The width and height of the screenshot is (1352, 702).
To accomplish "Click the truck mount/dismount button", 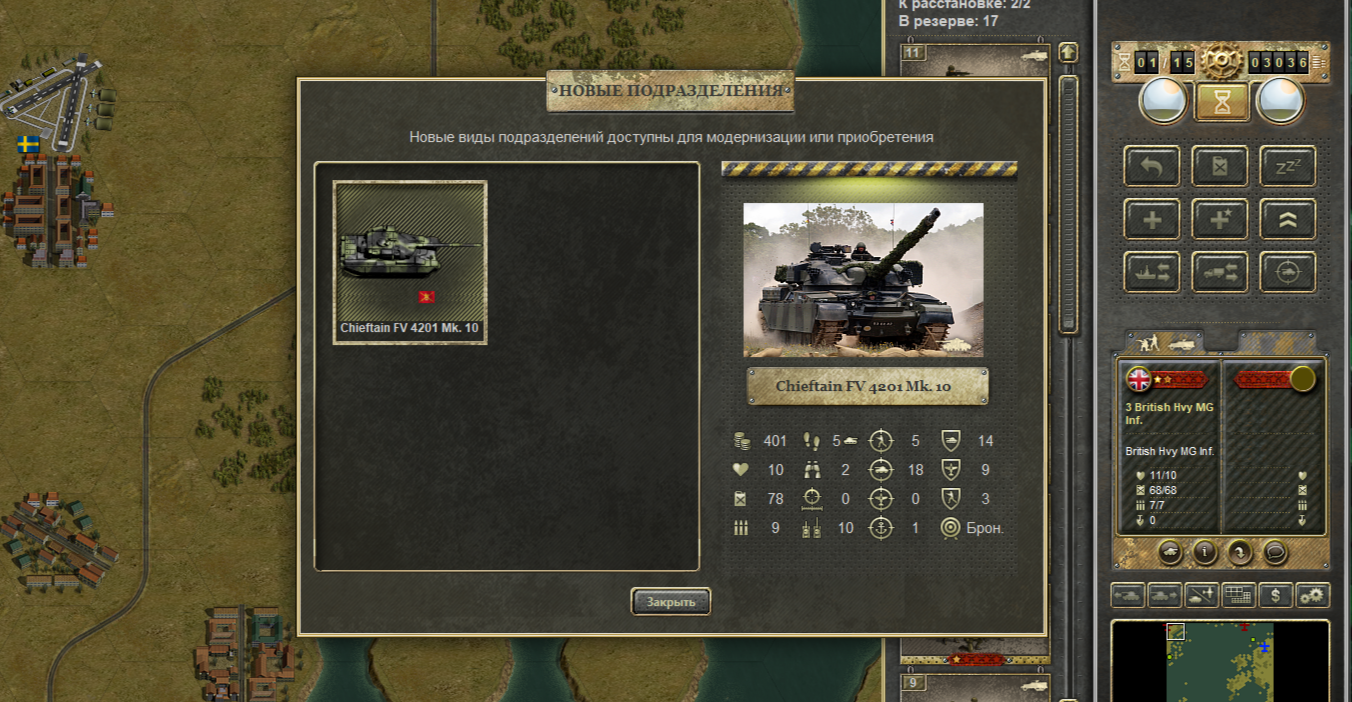I will tap(1220, 272).
